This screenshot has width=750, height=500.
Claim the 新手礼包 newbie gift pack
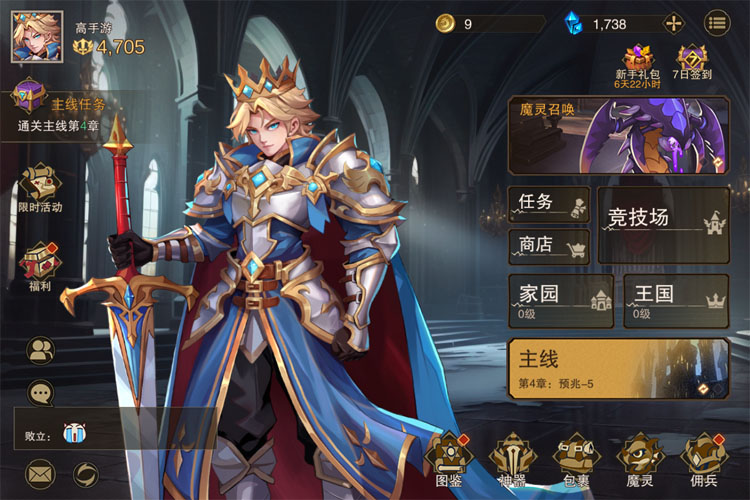pos(637,65)
